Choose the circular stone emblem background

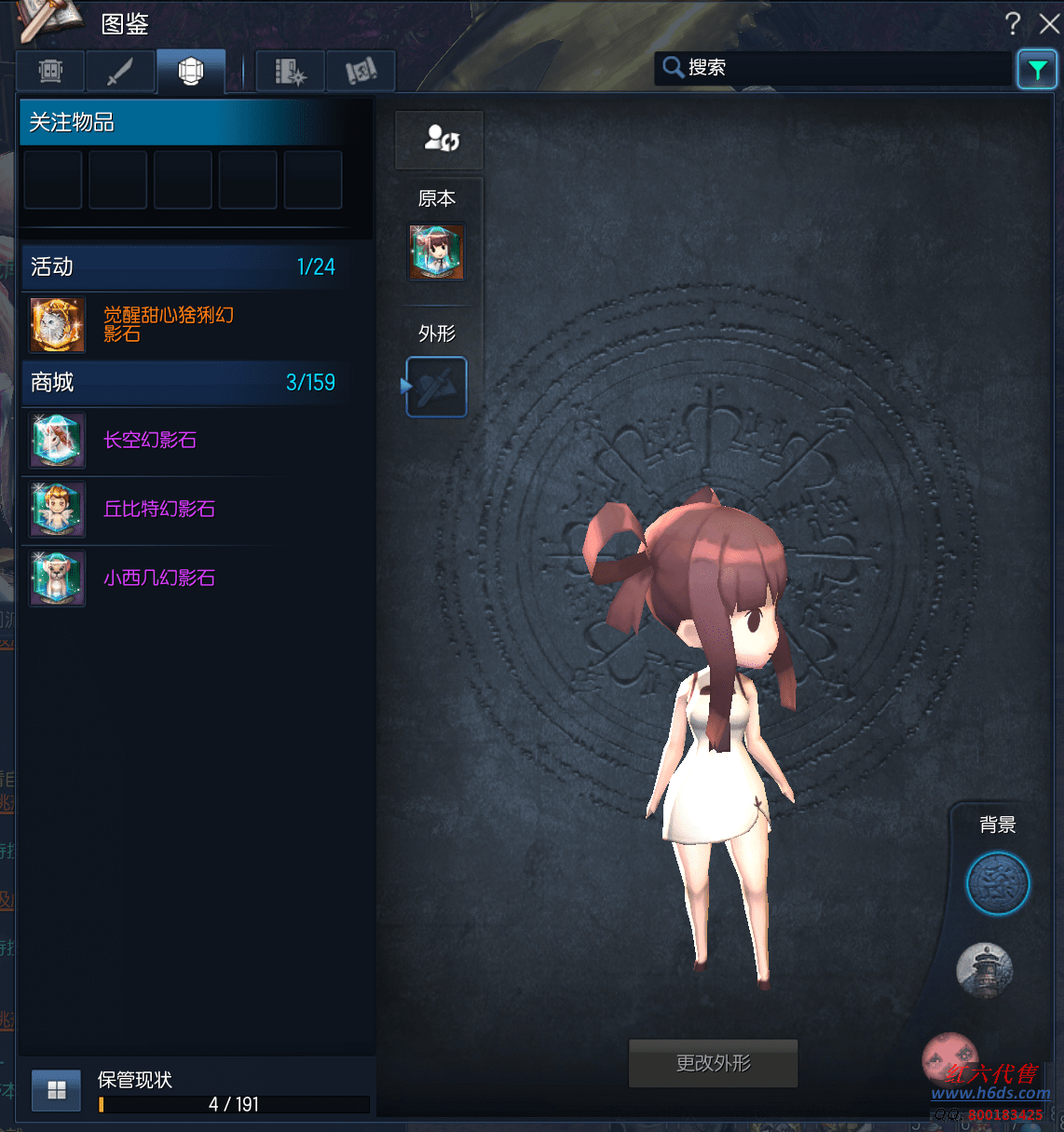[x=997, y=883]
